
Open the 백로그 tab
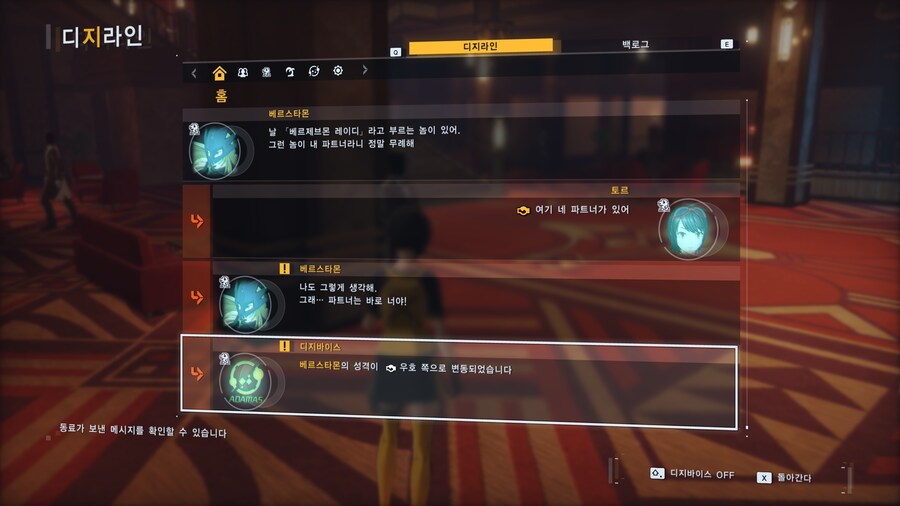coord(634,46)
